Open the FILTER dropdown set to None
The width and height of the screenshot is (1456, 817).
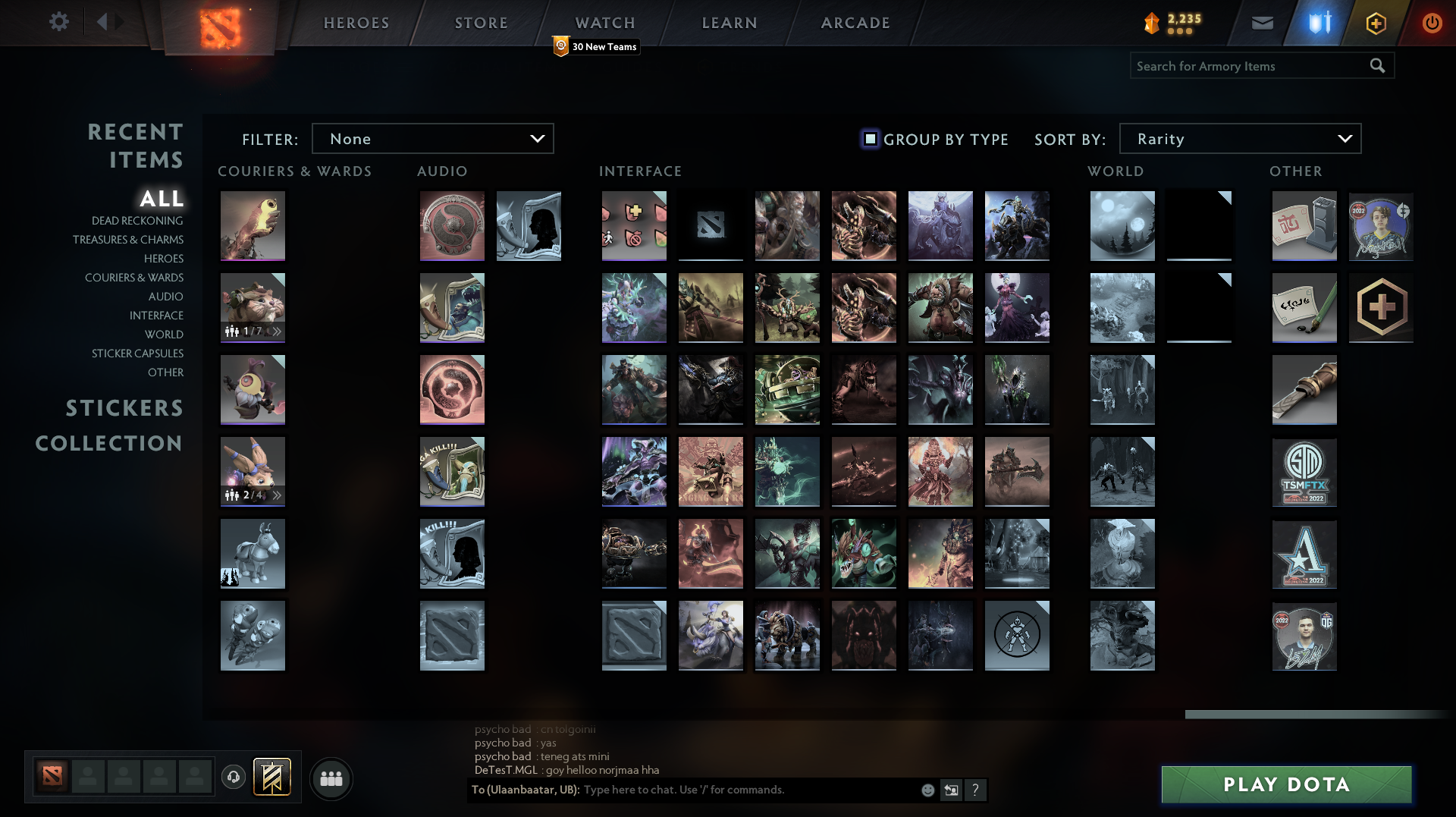point(433,139)
